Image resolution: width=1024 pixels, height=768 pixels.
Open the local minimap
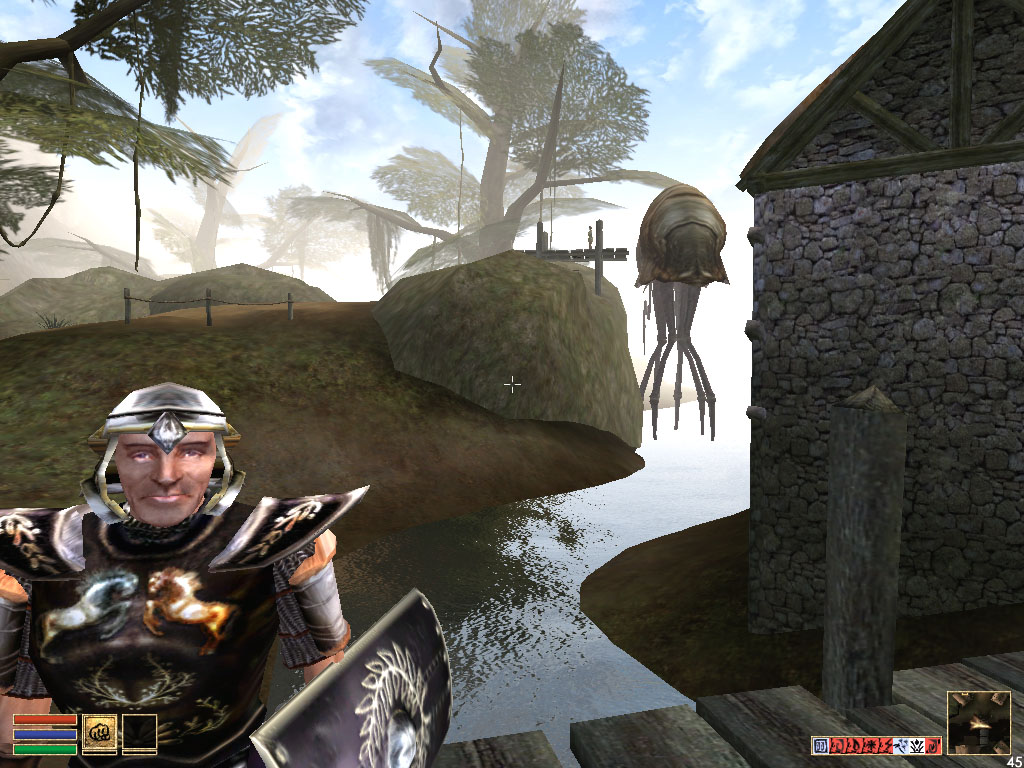[x=978, y=722]
